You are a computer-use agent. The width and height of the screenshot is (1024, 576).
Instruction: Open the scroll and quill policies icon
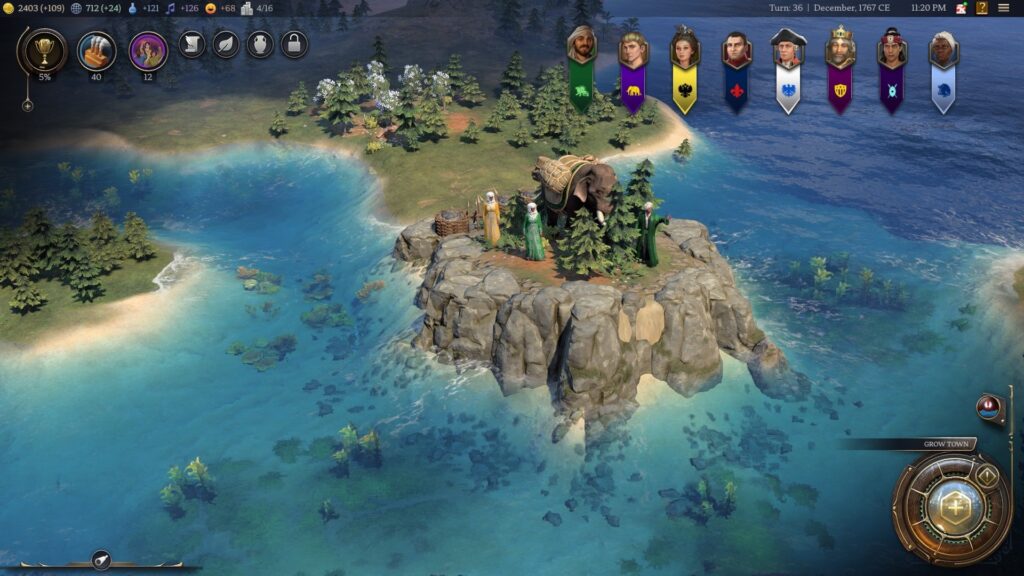[x=192, y=44]
